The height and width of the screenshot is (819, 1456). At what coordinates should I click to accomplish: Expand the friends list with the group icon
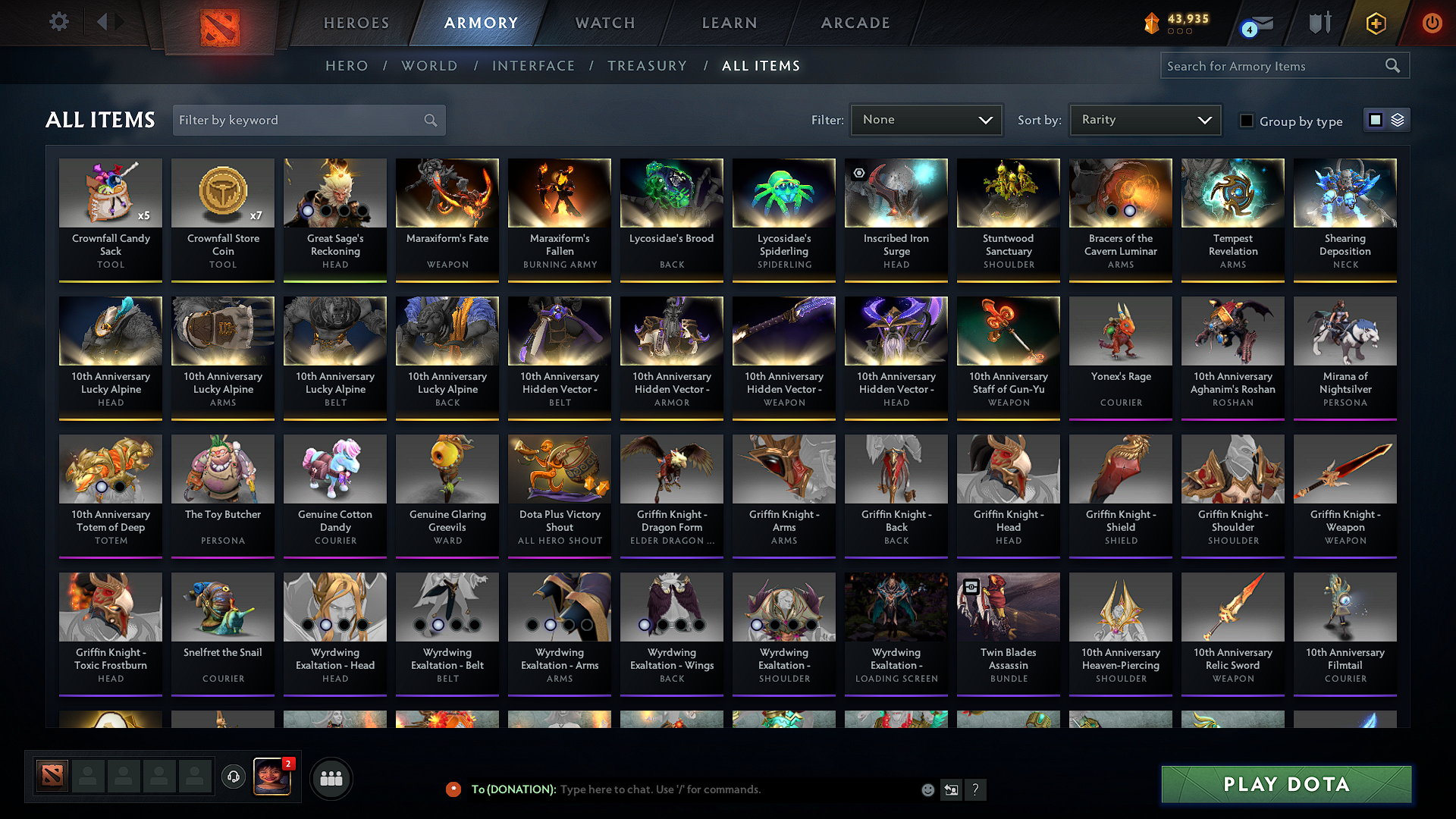[331, 777]
